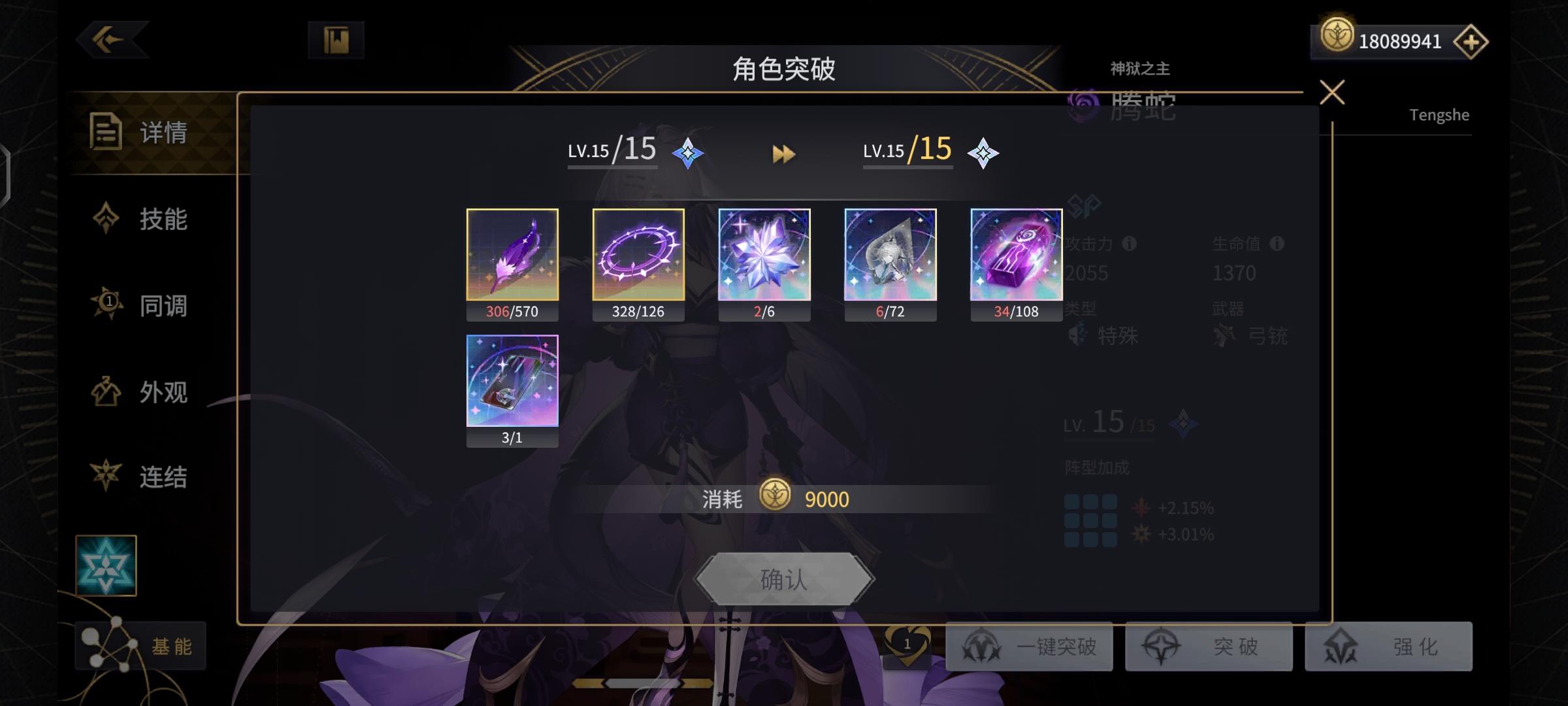Open the book/handbook icon at the top
The width and height of the screenshot is (1568, 706).
click(334, 39)
